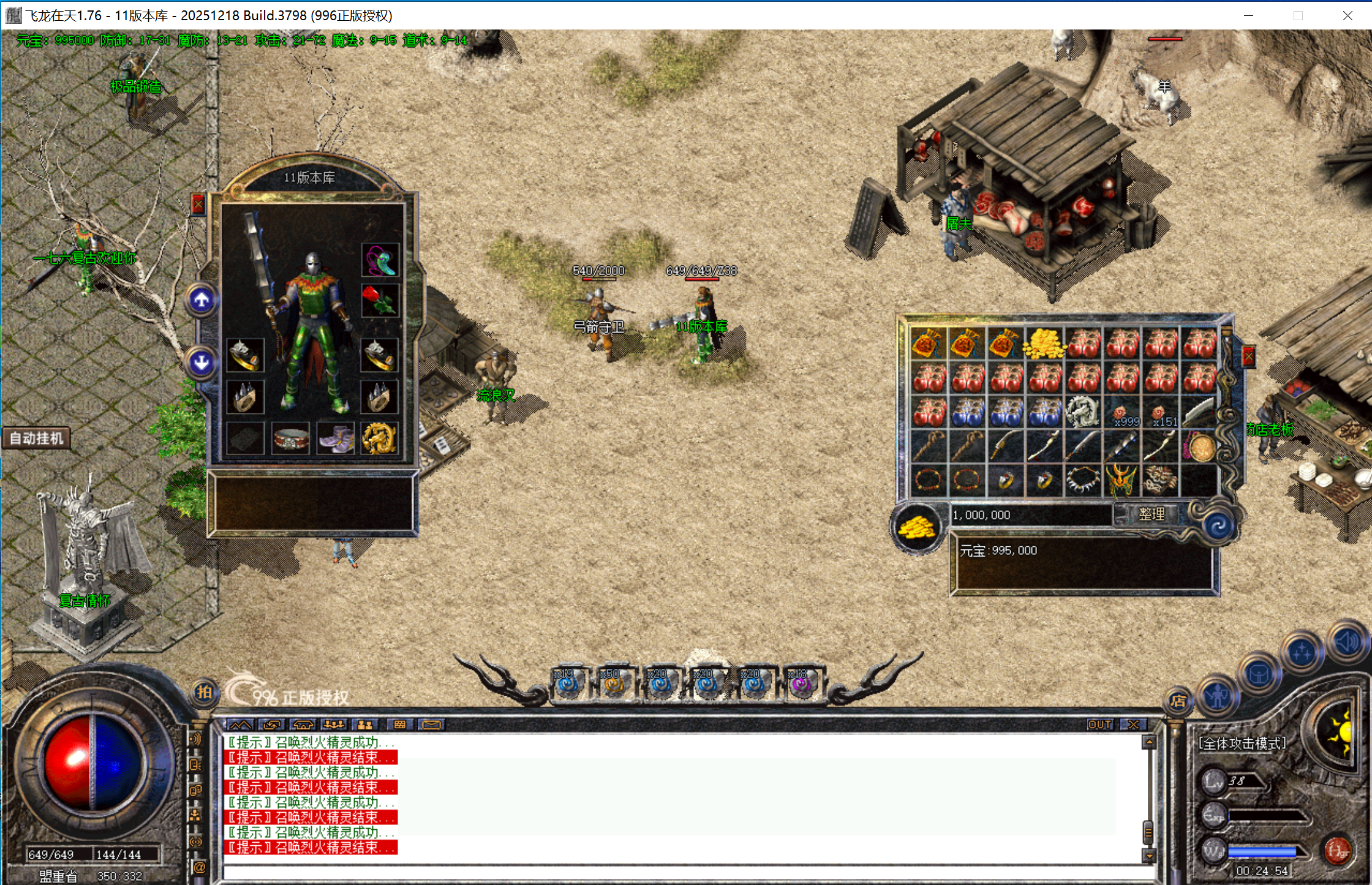
Task: Toggle sound with the speaker icon
Action: coord(1347,642)
